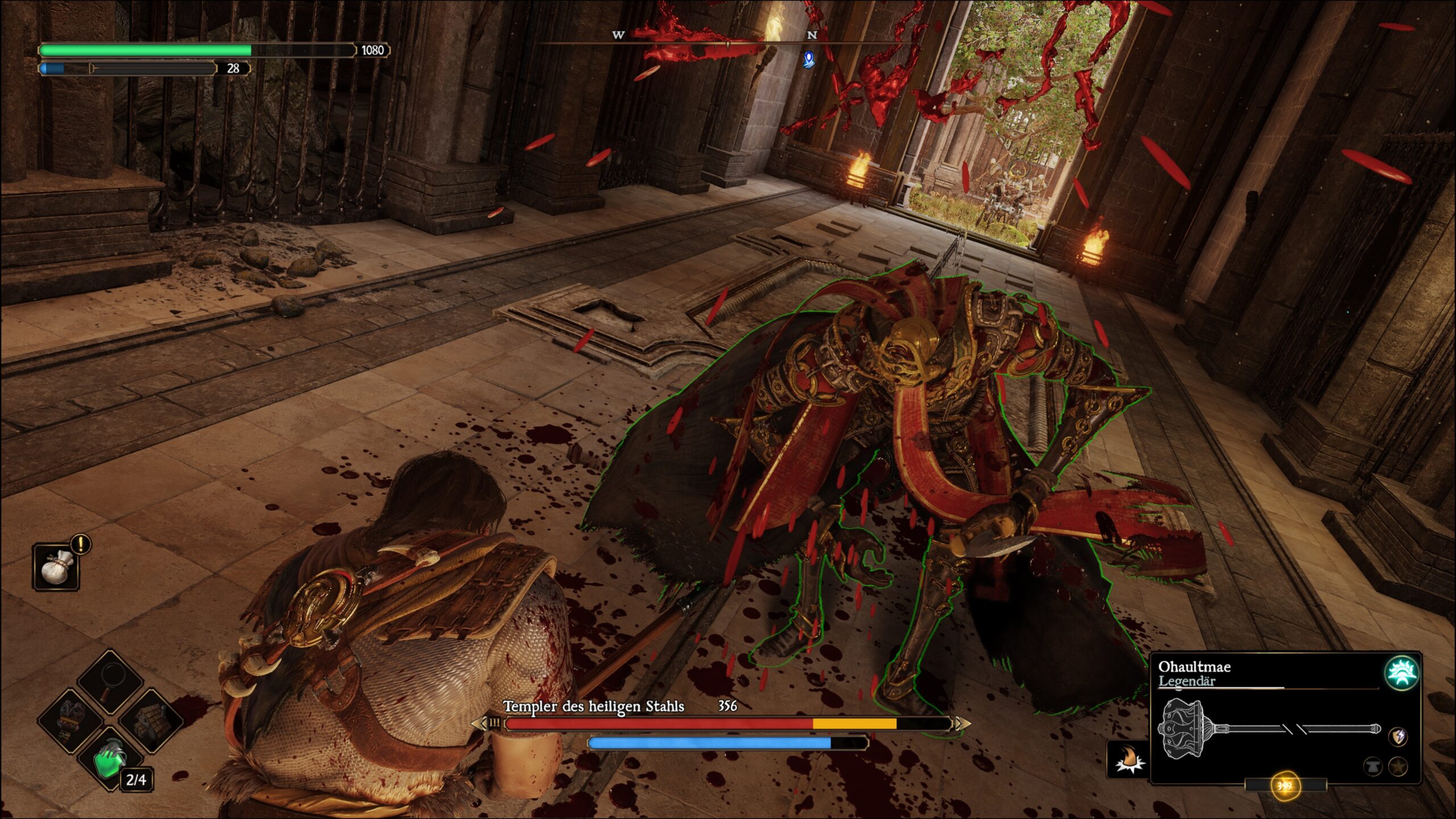Image resolution: width=1456 pixels, height=819 pixels.
Task: Activate the teal glowing sun emblem
Action: [1400, 673]
